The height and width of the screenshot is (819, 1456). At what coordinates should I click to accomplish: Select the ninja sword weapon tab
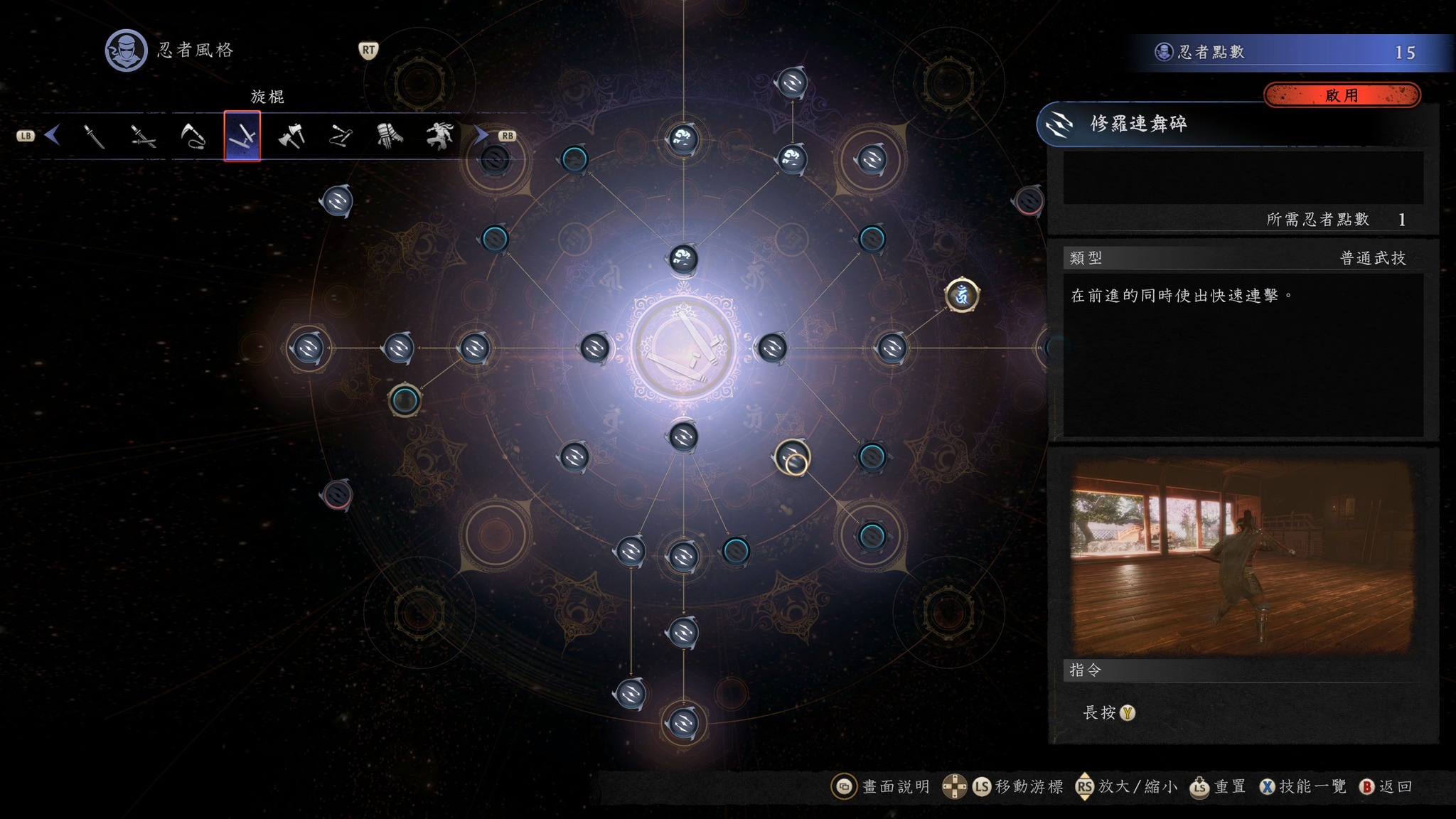(95, 136)
